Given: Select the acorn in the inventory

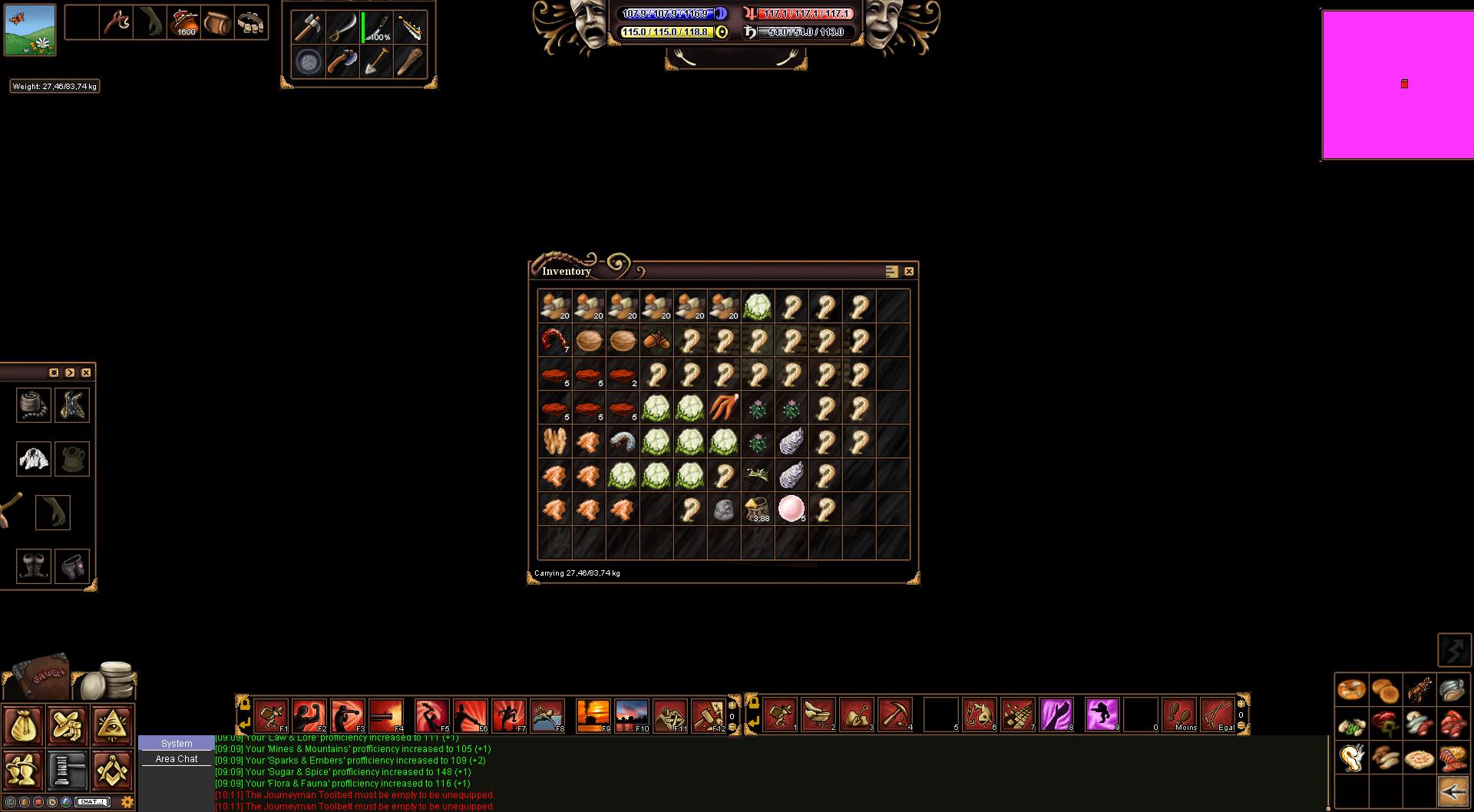Looking at the screenshot, I should (x=656, y=340).
